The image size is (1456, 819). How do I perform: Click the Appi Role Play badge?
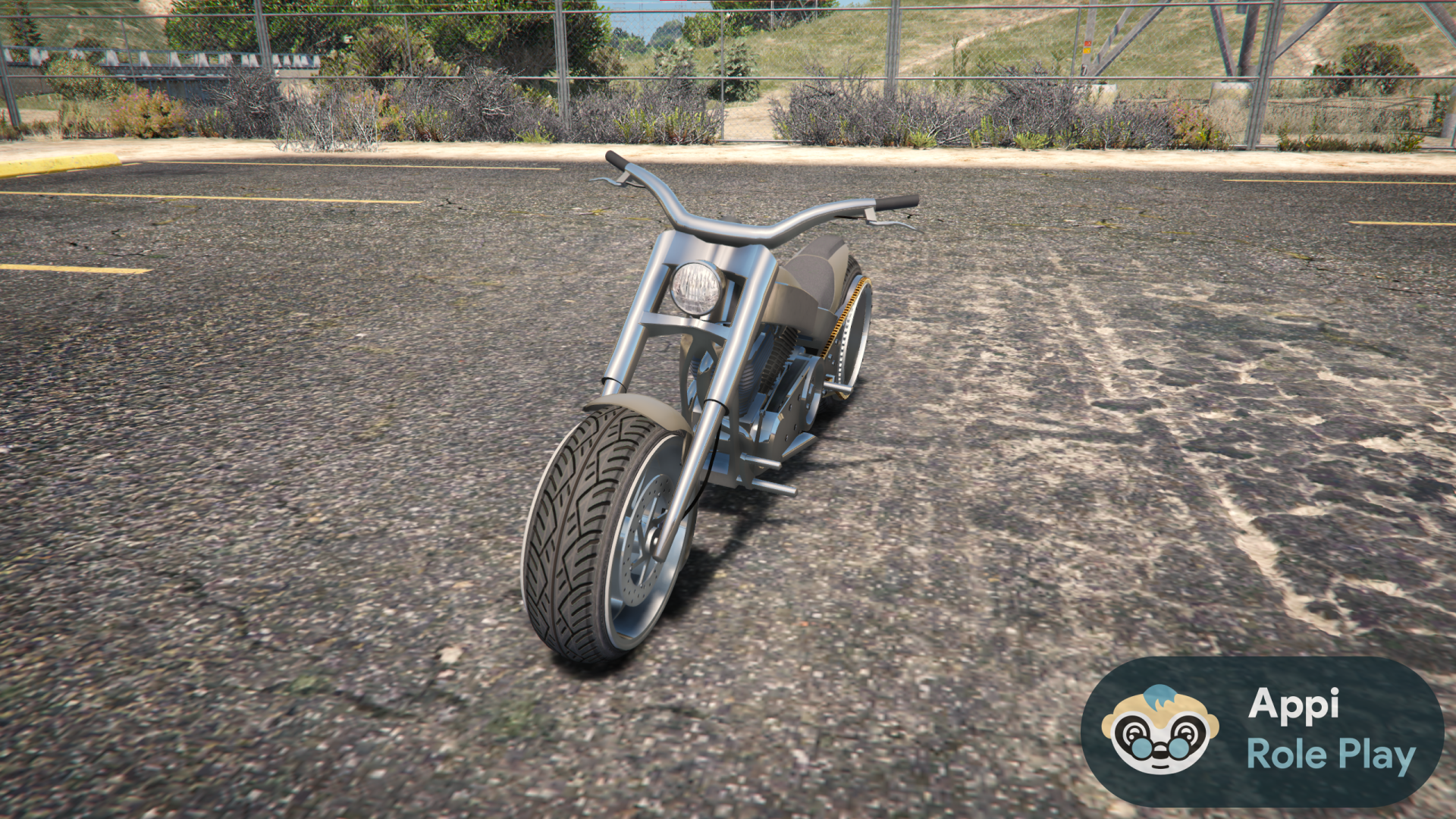coord(1263,730)
